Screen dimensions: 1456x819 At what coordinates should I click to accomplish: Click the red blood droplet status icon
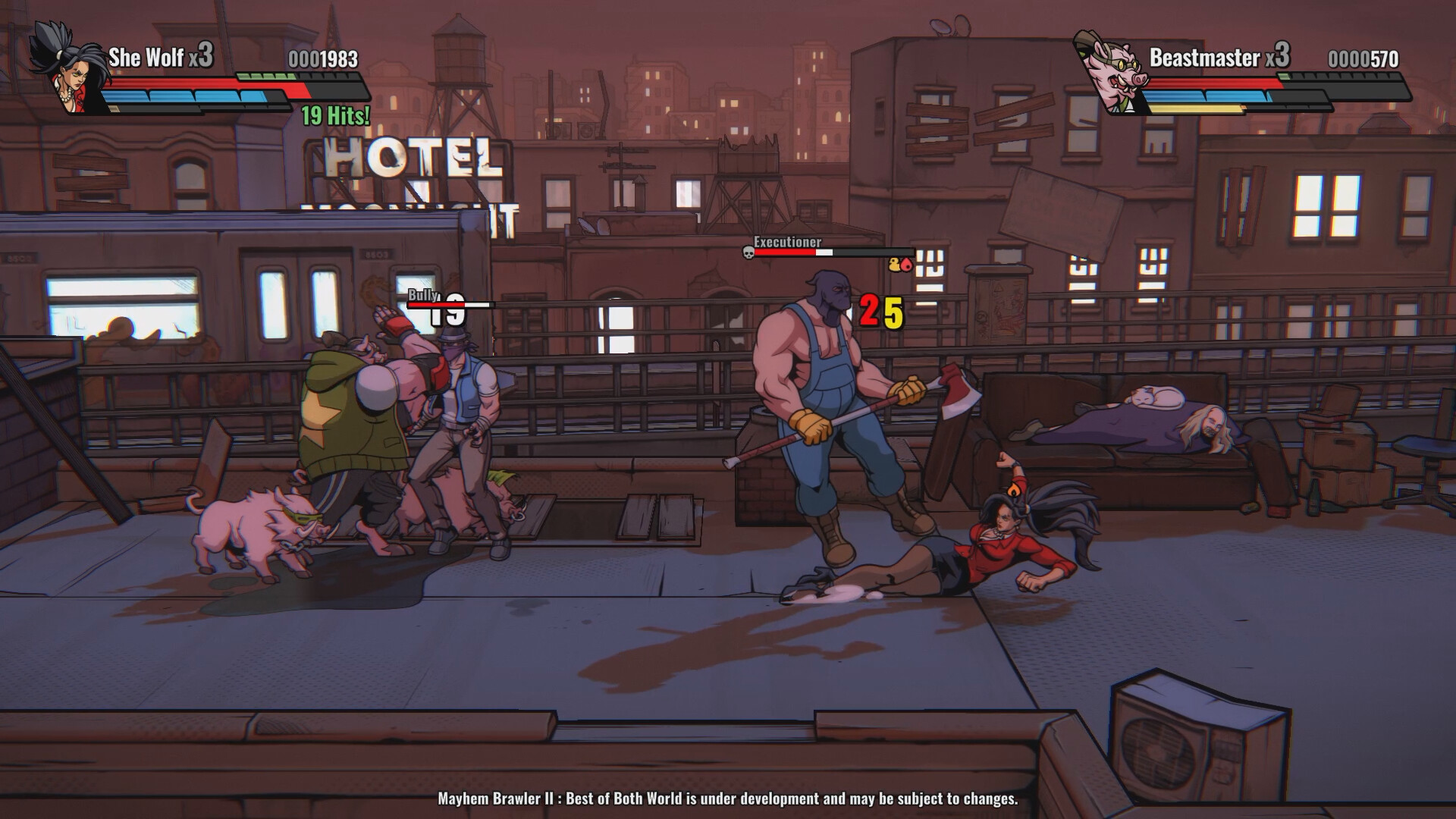click(905, 266)
